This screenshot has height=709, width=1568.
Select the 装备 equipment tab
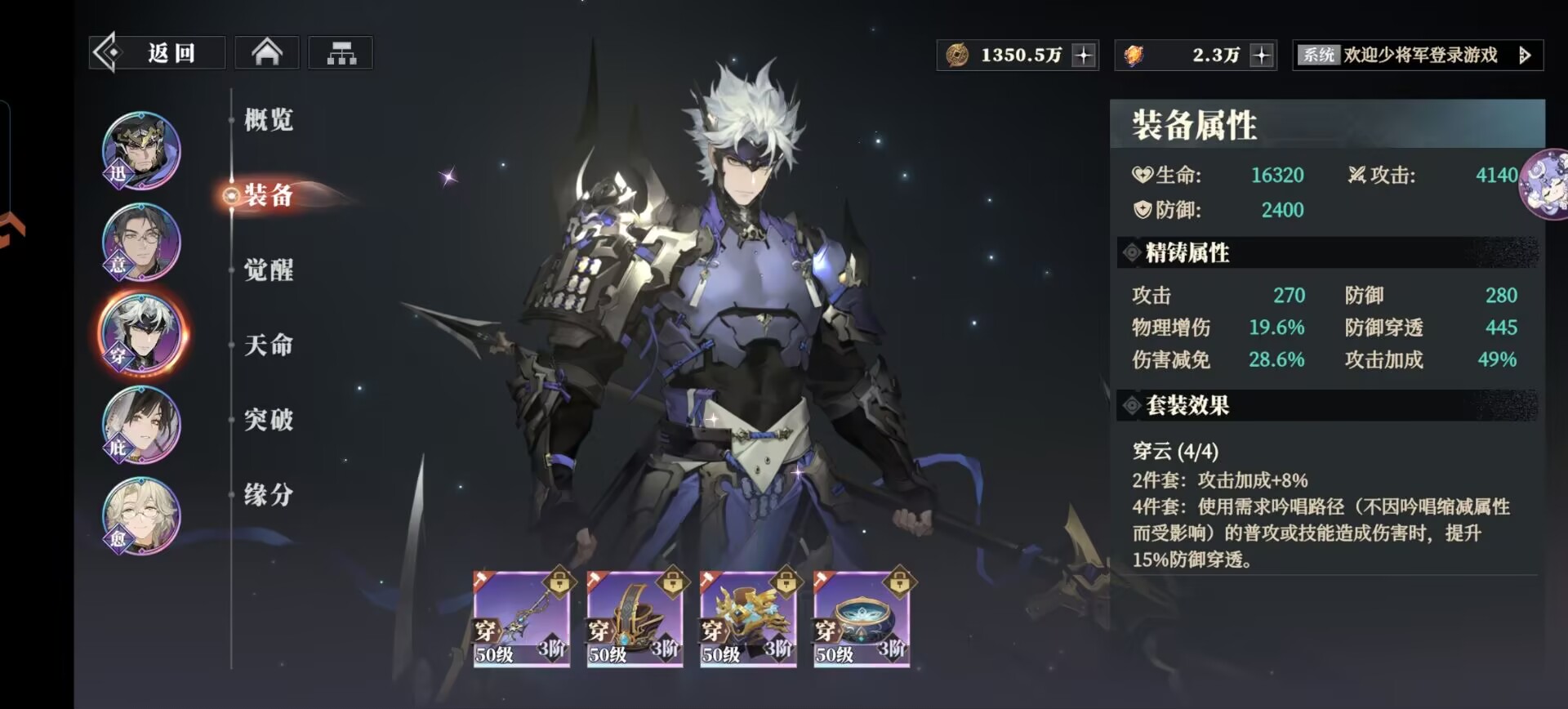(x=269, y=195)
